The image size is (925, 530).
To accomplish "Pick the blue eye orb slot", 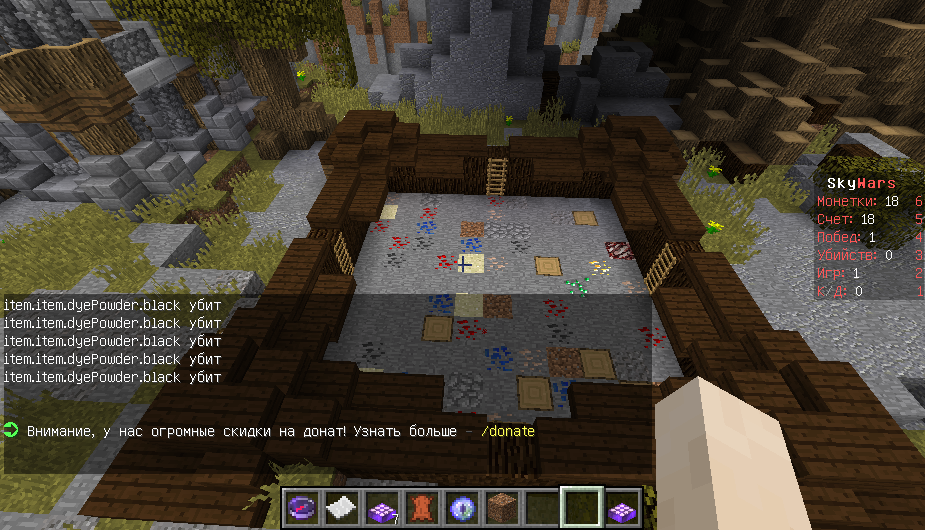I will (461, 507).
